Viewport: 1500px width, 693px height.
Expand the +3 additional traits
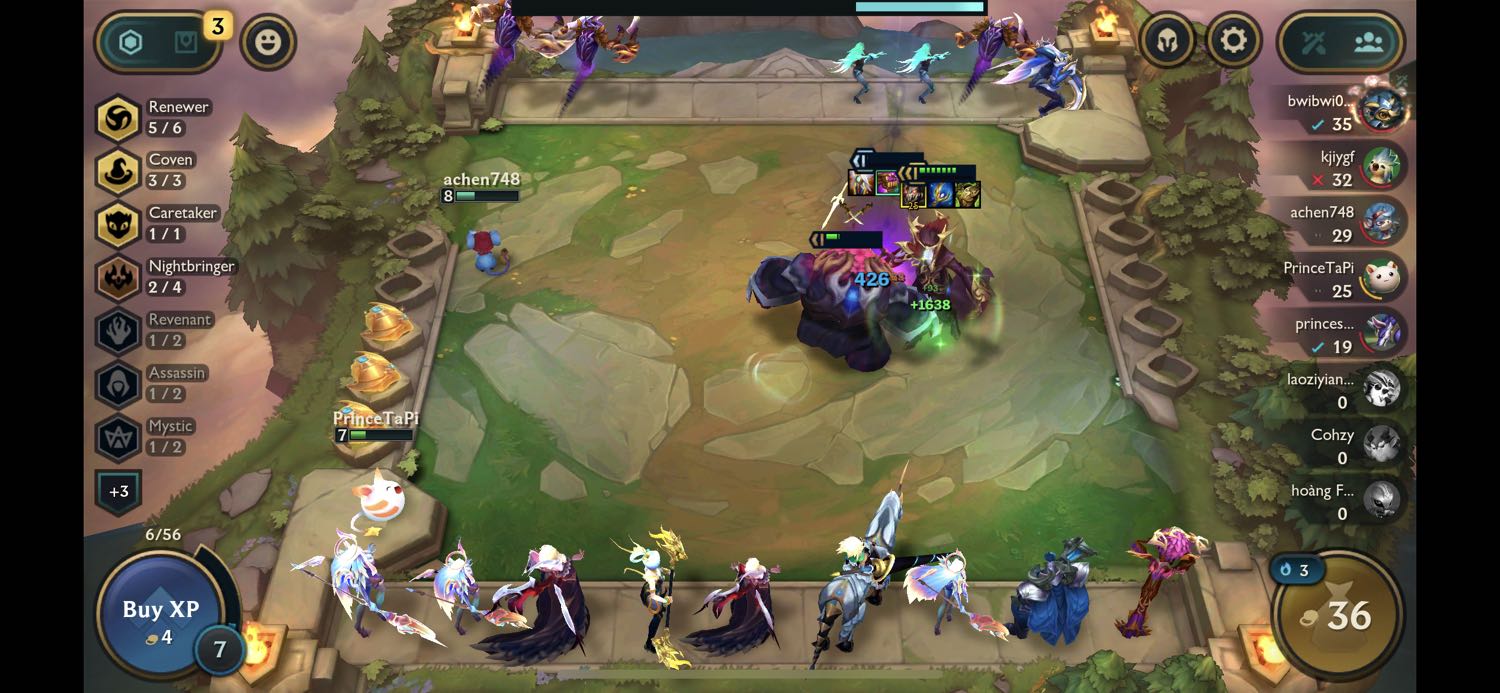[x=118, y=491]
